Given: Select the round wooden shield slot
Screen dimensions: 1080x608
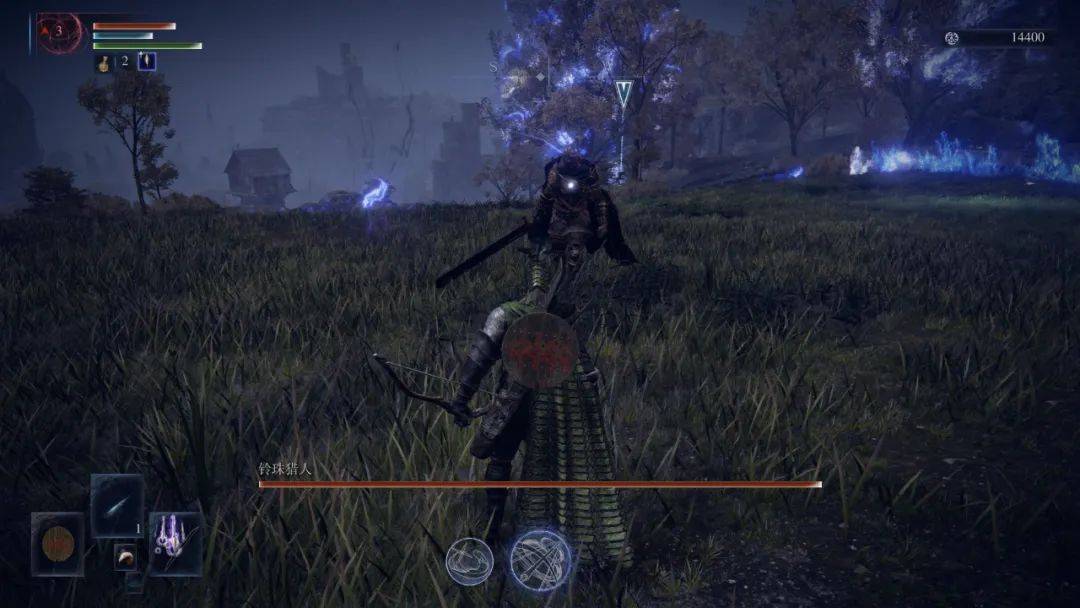Looking at the screenshot, I should 57,544.
